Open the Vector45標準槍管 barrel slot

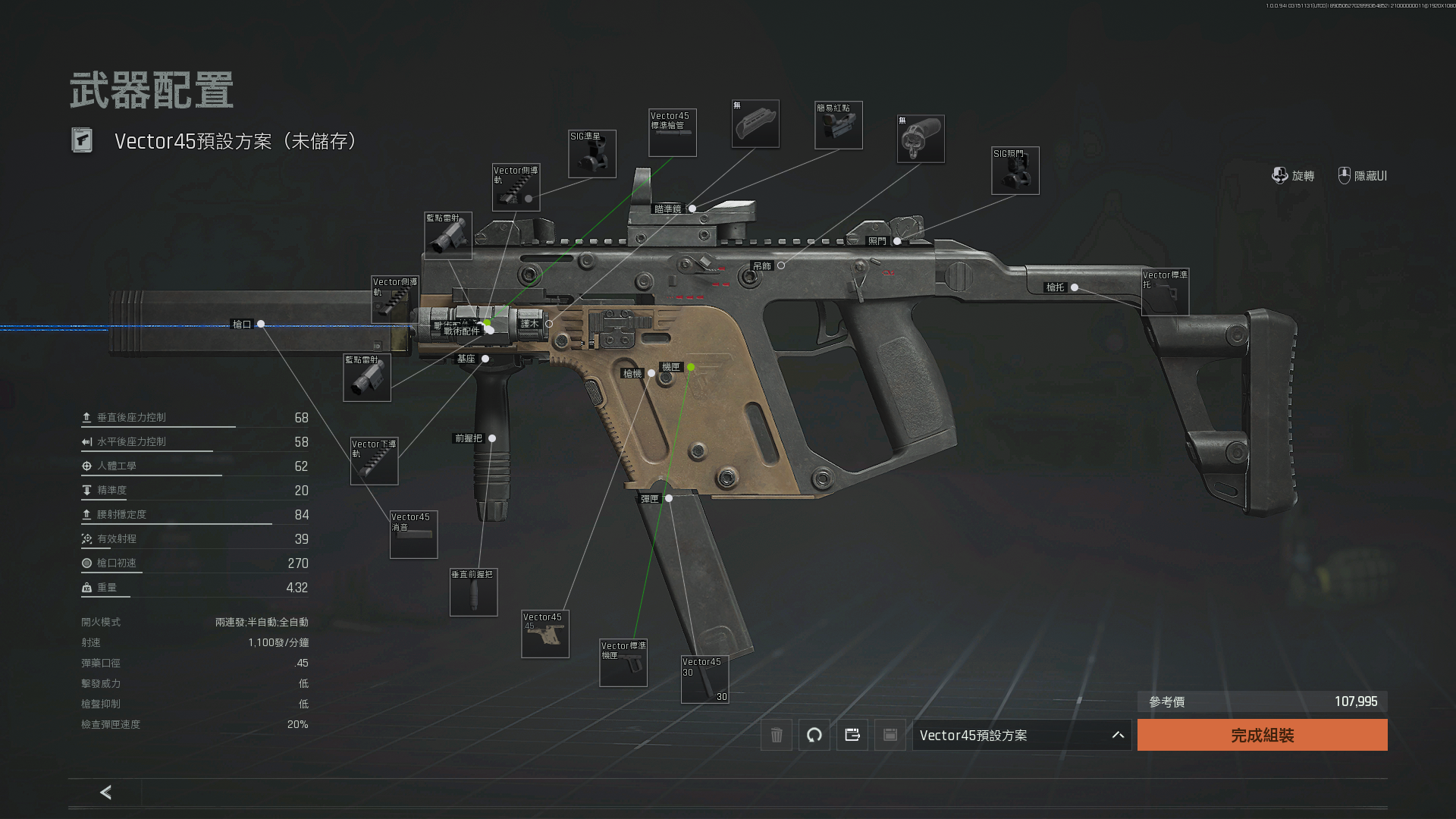point(672,133)
